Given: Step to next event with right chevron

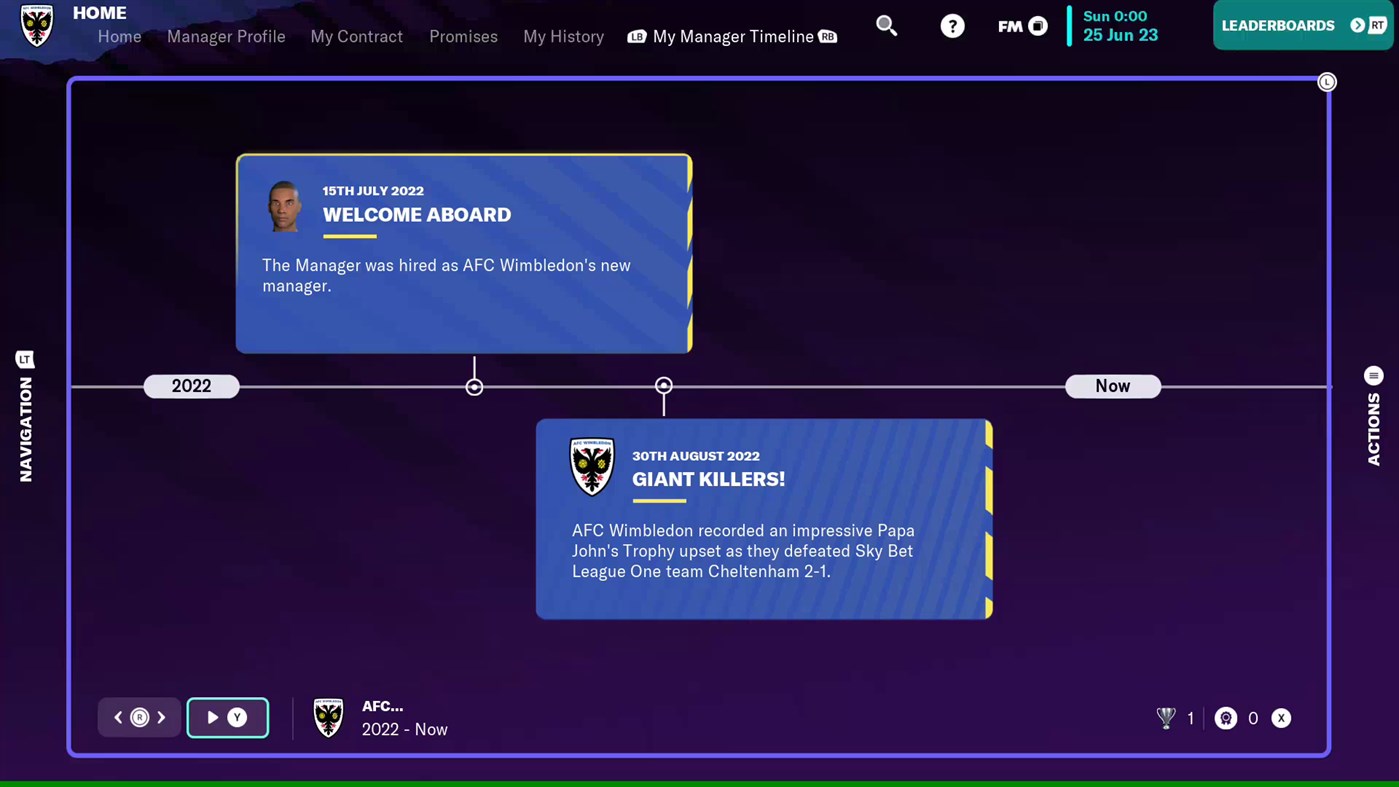Looking at the screenshot, I should click(x=161, y=717).
